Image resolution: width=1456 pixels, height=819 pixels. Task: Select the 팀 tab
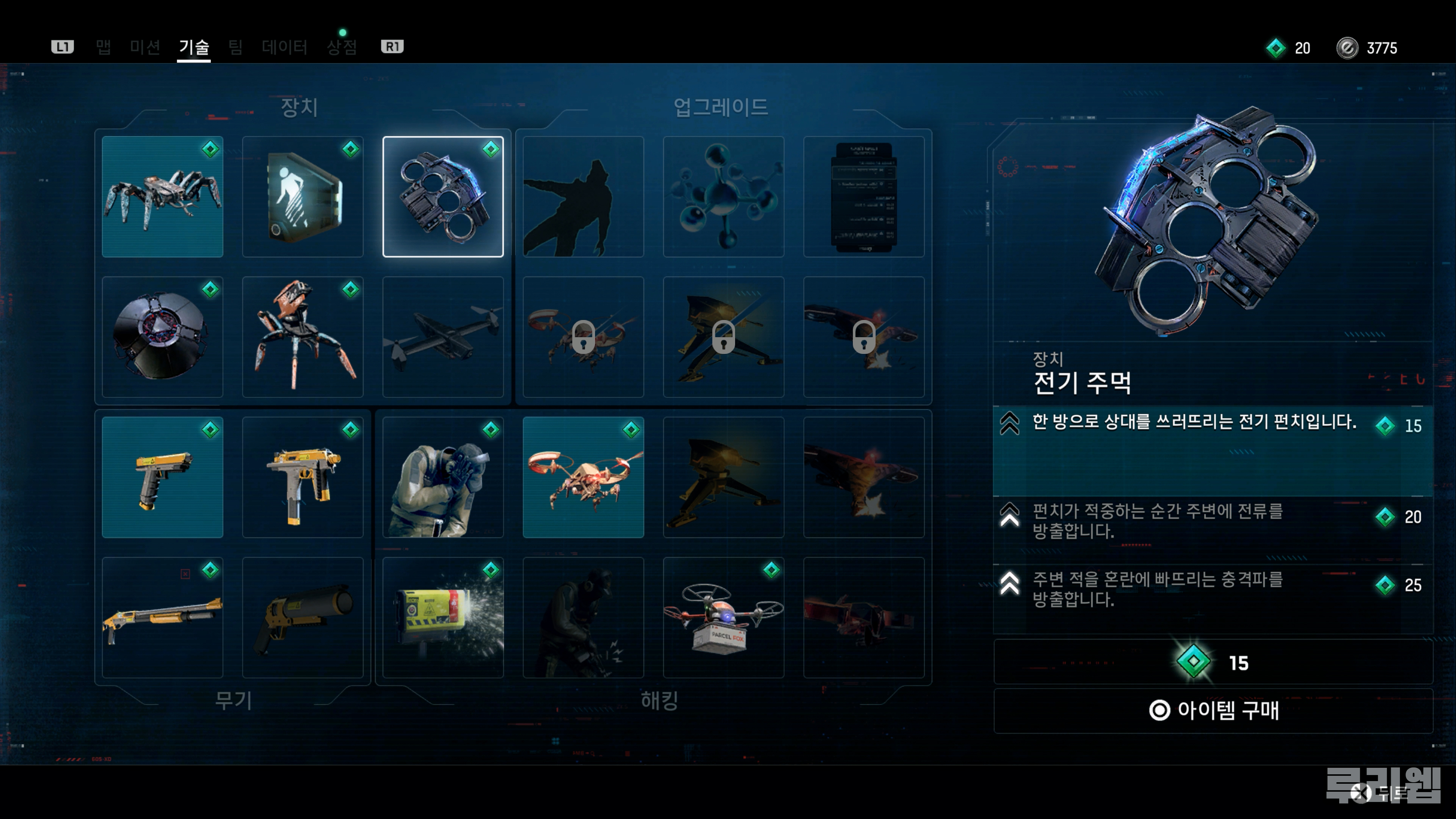[x=236, y=47]
